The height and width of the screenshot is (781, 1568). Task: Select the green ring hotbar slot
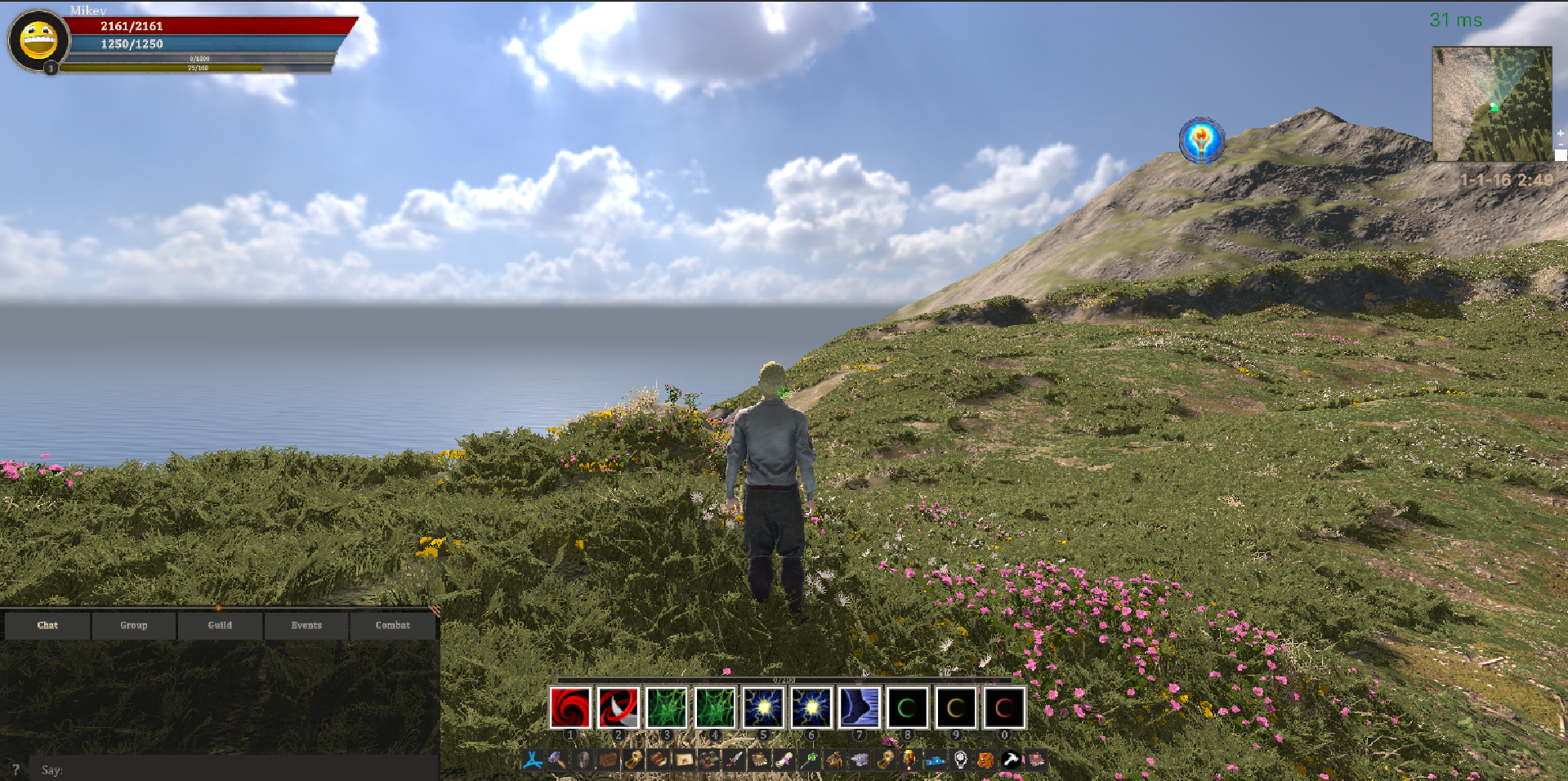(908, 707)
